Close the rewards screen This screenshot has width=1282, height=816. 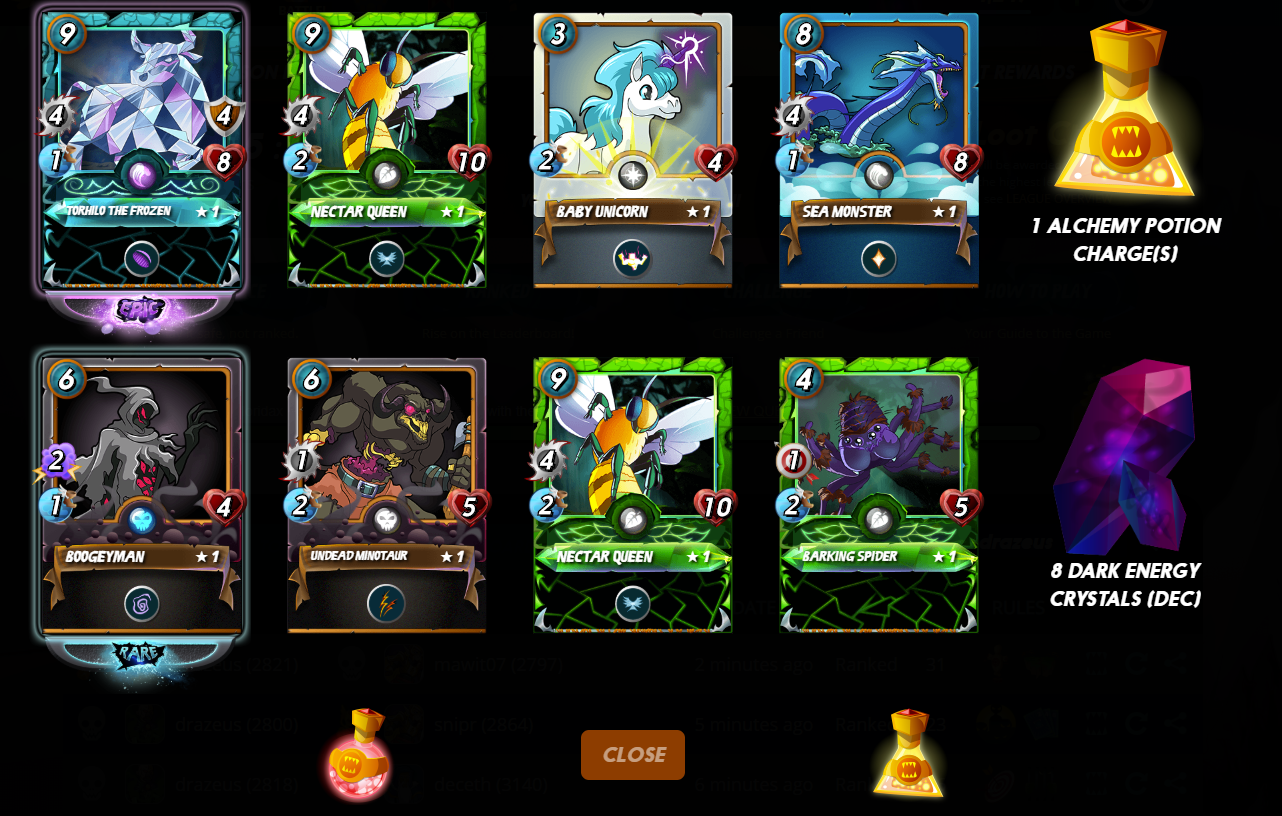tap(632, 755)
